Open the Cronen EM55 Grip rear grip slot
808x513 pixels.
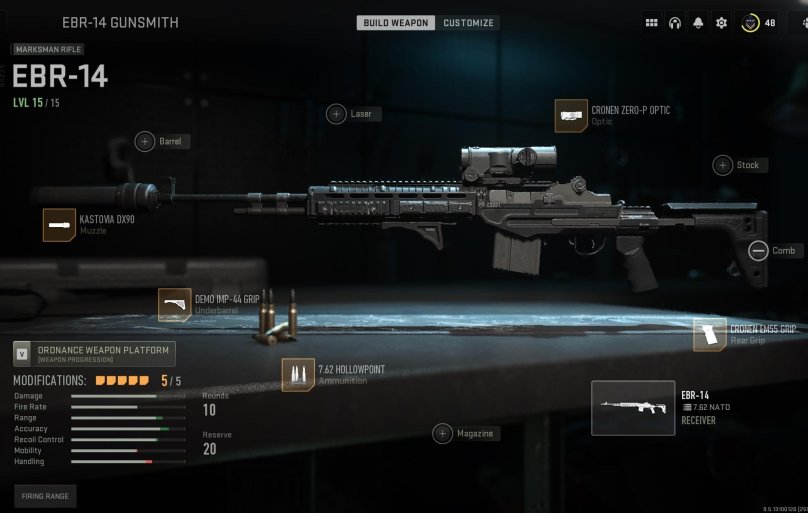(709, 334)
